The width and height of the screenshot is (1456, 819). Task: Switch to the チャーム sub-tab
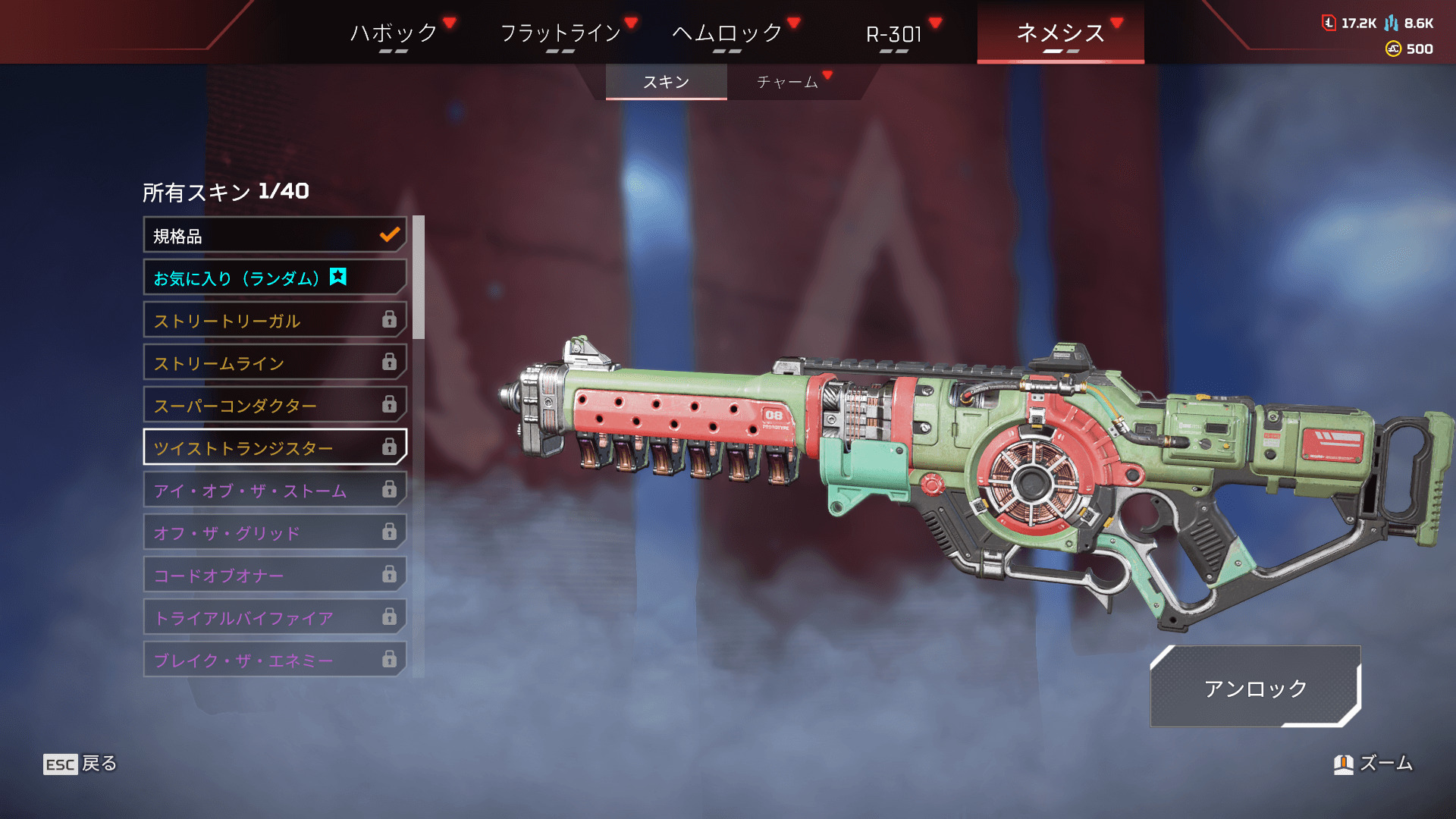(787, 82)
